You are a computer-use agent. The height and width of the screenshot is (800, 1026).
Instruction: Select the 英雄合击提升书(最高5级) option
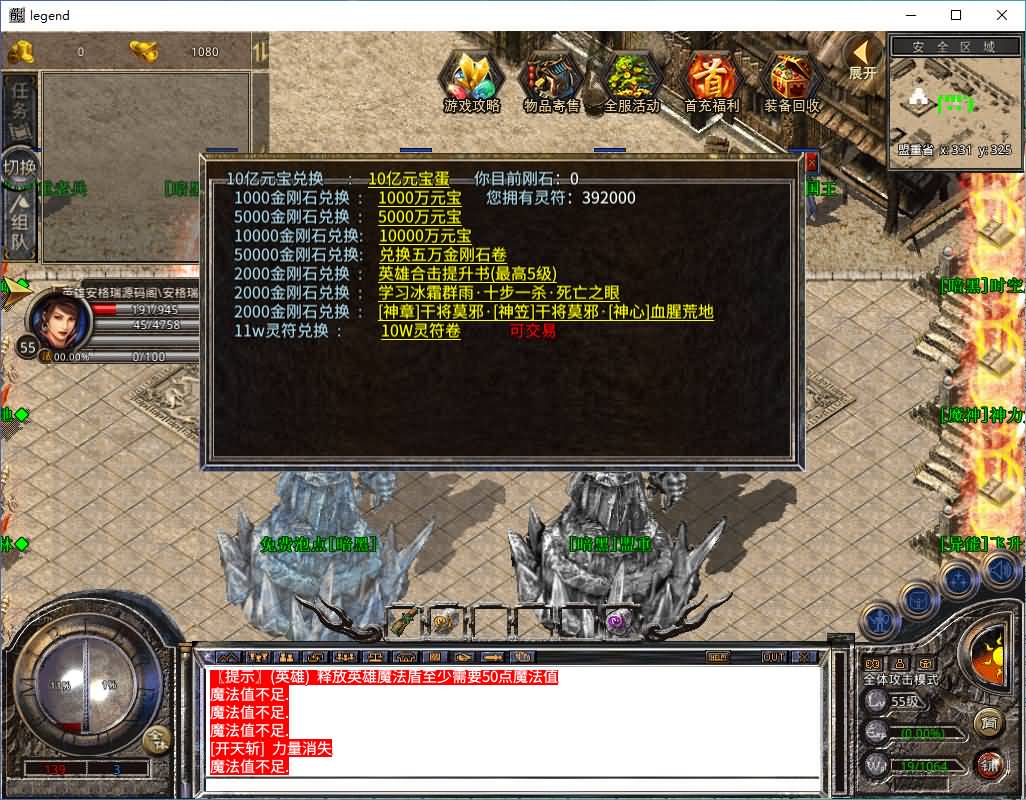[x=467, y=274]
